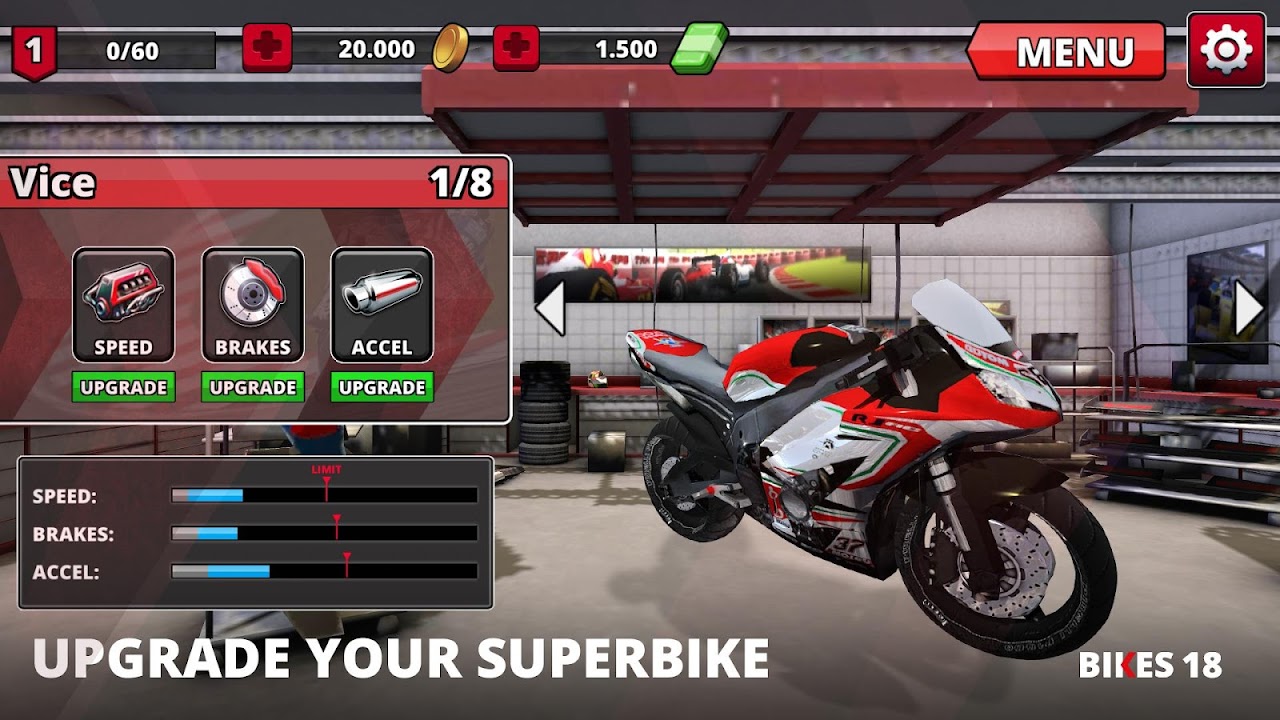This screenshot has width=1280, height=720.
Task: Click the green UPGRADE button under ACCEL
Action: 382,387
